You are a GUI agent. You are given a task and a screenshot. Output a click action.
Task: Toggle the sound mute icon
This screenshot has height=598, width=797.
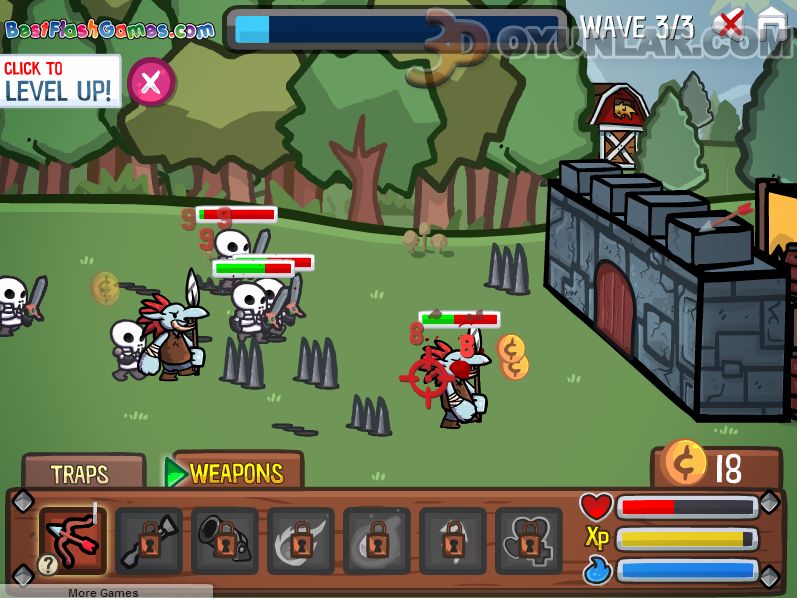coord(732,23)
